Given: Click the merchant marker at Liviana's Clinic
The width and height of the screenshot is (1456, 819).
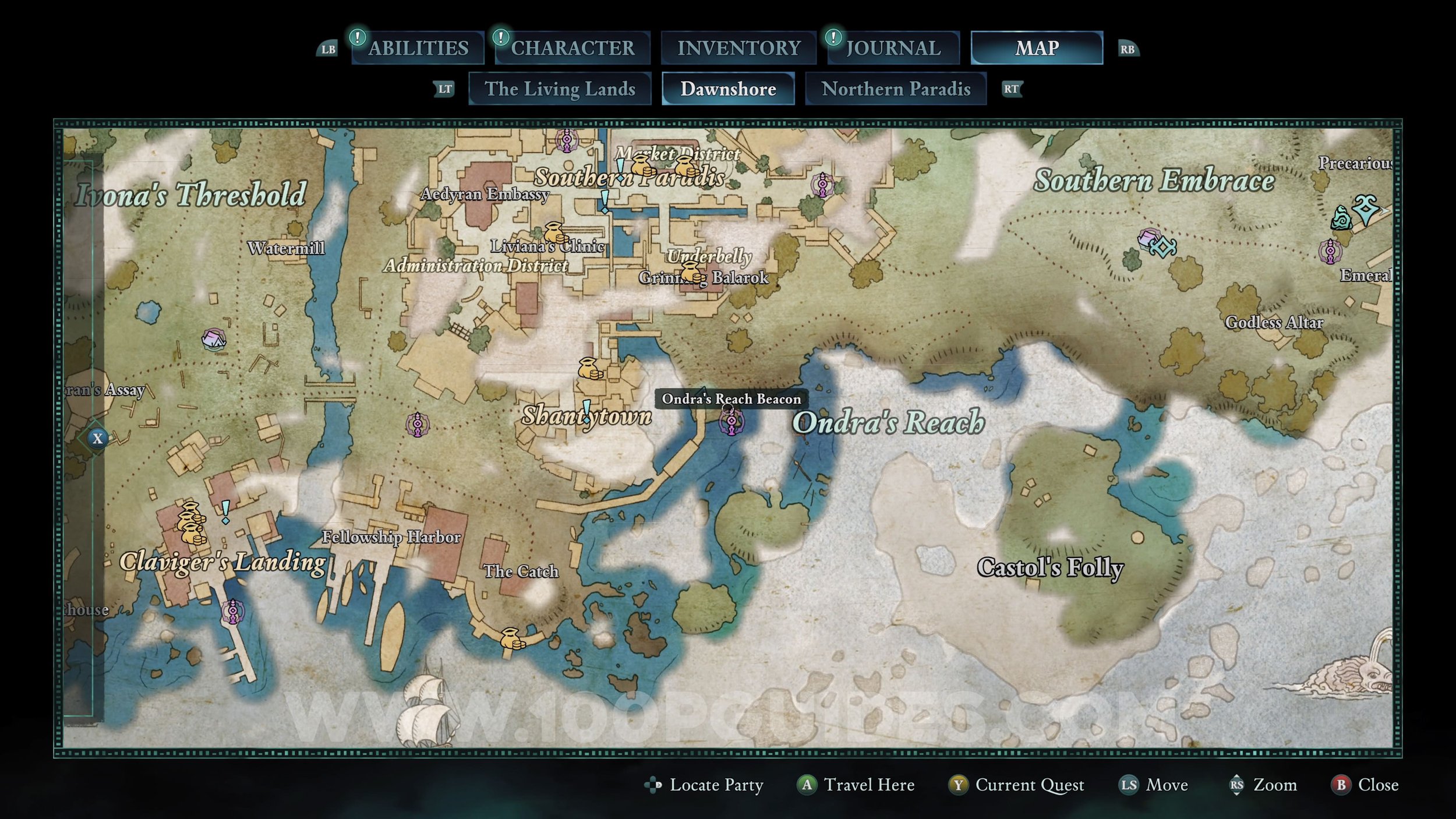Looking at the screenshot, I should (x=555, y=232).
